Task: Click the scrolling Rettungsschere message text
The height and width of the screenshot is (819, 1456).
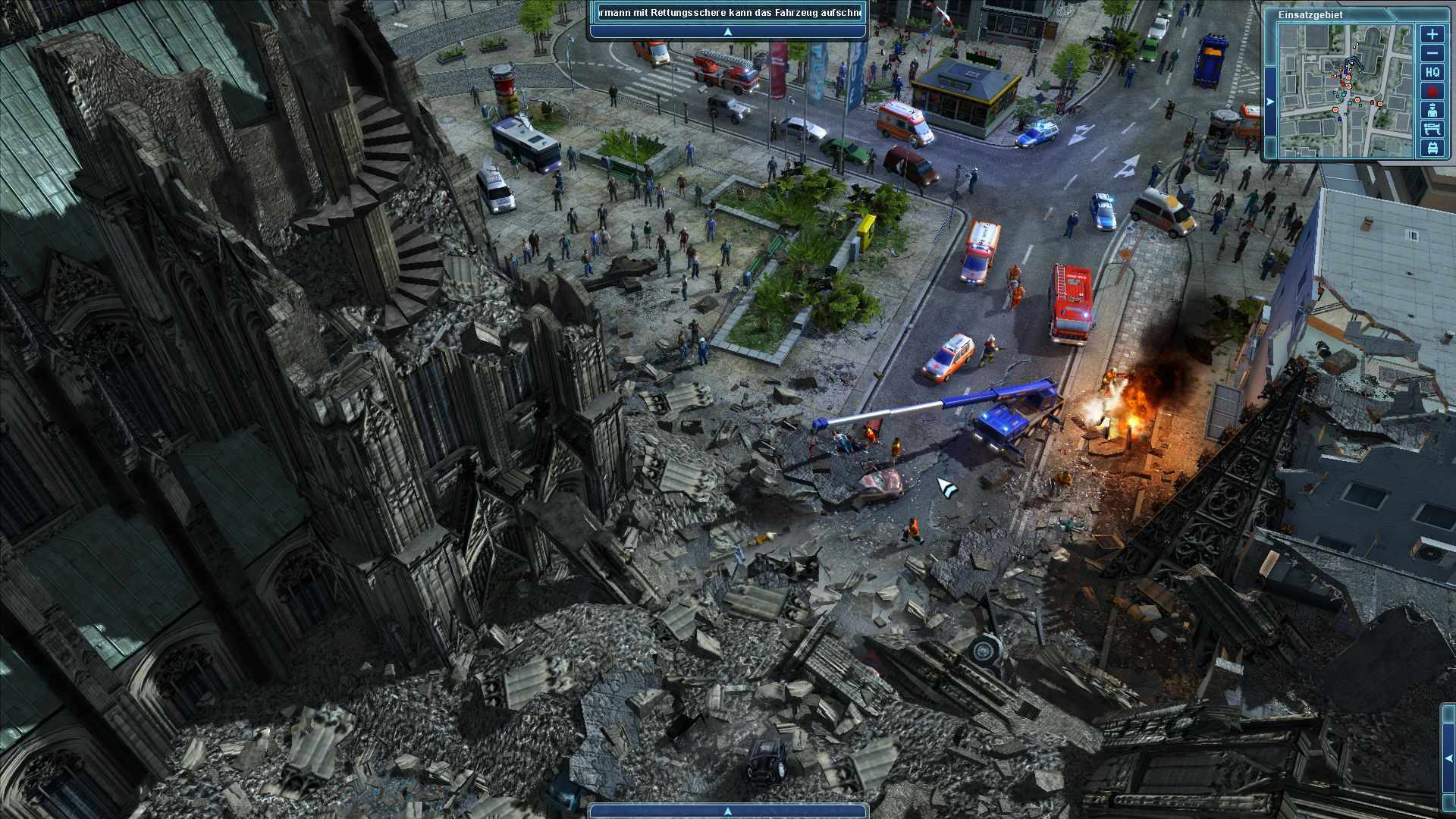Action: pyautogui.click(x=728, y=13)
